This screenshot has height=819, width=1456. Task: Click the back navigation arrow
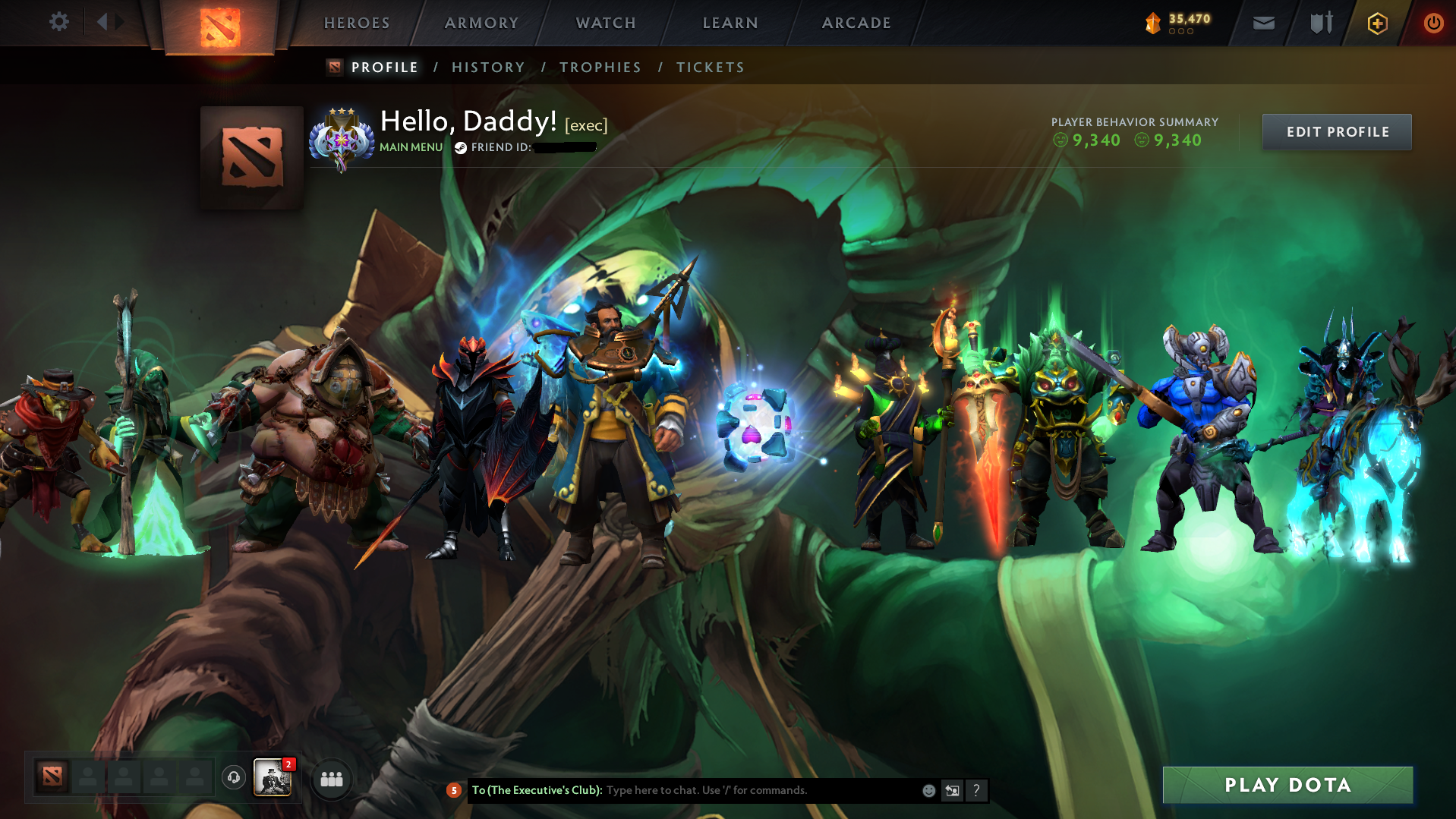pyautogui.click(x=102, y=22)
